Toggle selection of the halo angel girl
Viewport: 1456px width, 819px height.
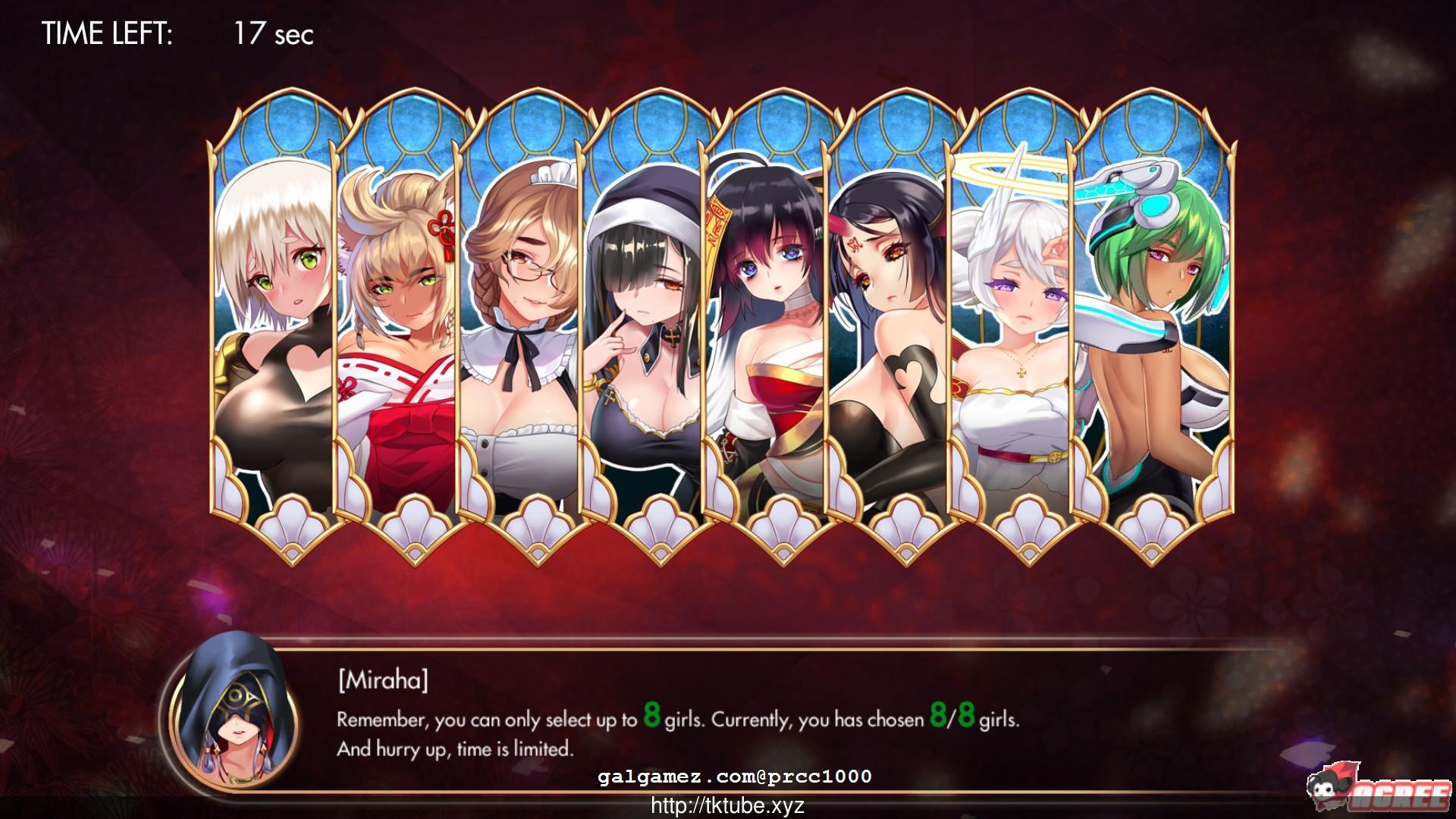(1016, 318)
